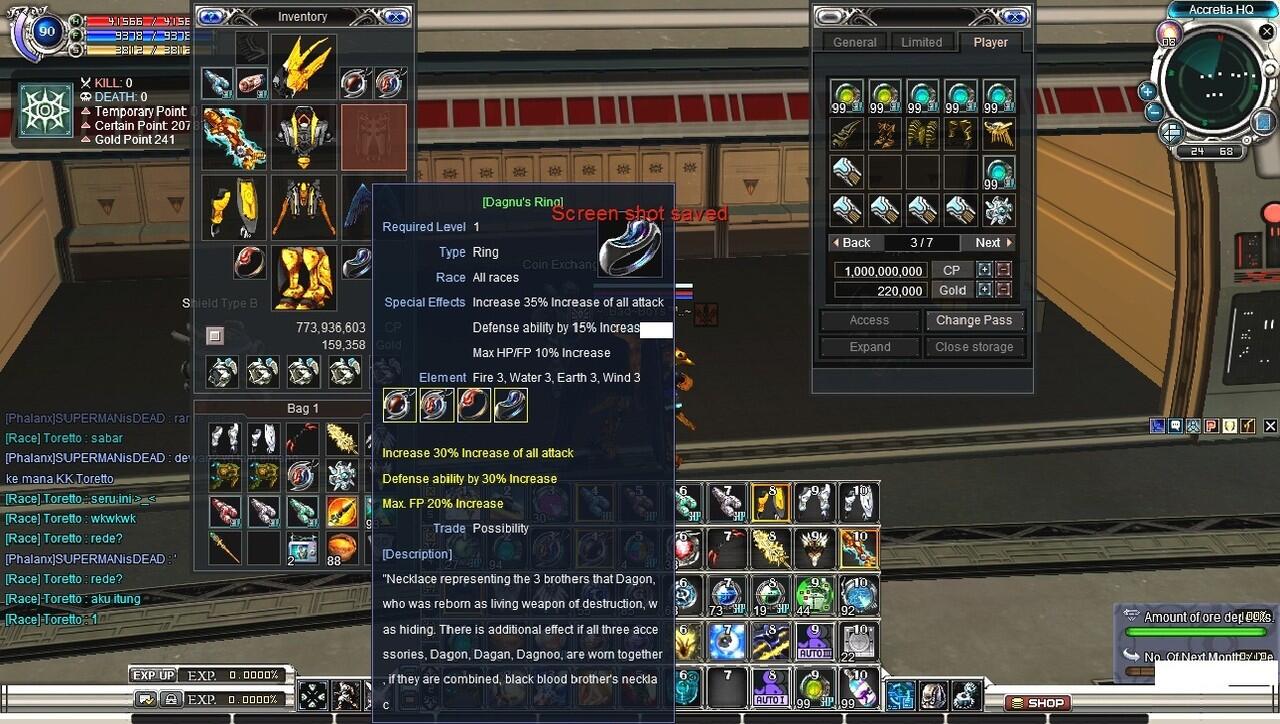Toggle the crossed-swords icon near the EXP bar

tap(313, 697)
